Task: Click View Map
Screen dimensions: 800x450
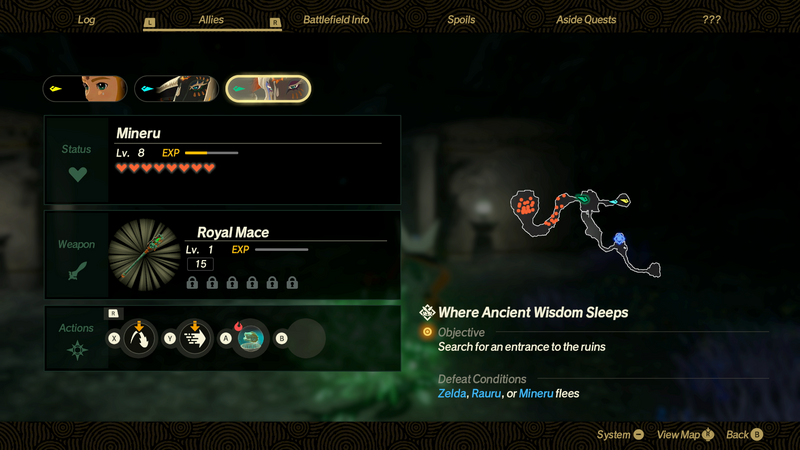Action: coord(685,434)
